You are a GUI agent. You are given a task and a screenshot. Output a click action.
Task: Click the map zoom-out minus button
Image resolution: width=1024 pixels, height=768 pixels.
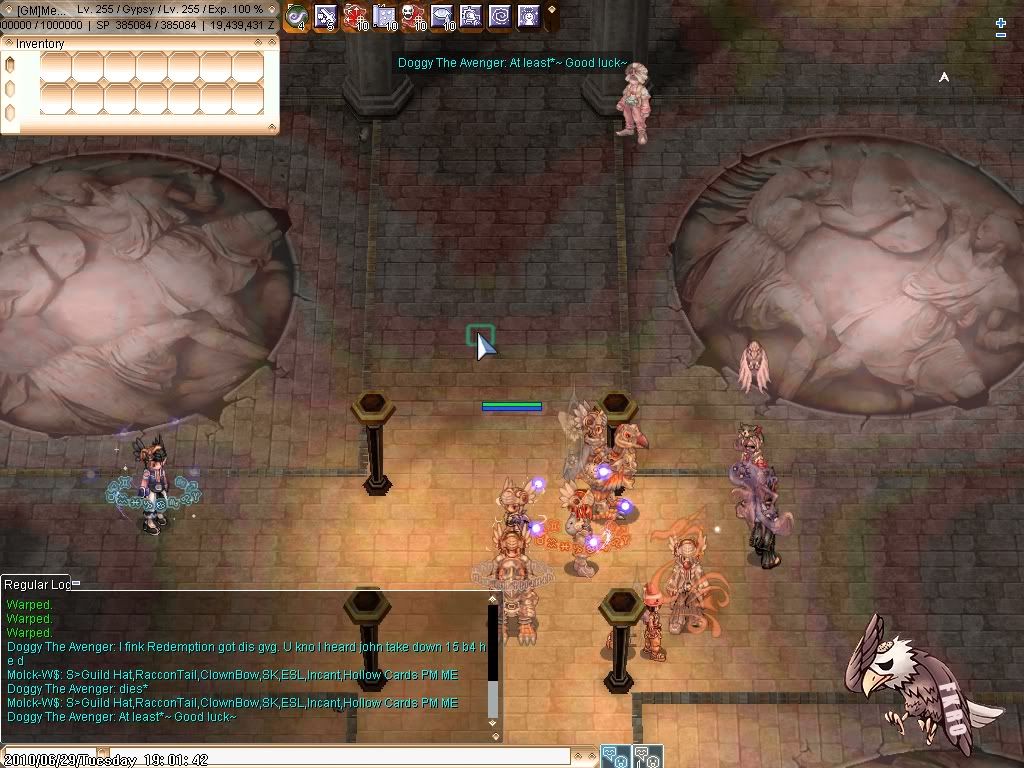[1001, 36]
